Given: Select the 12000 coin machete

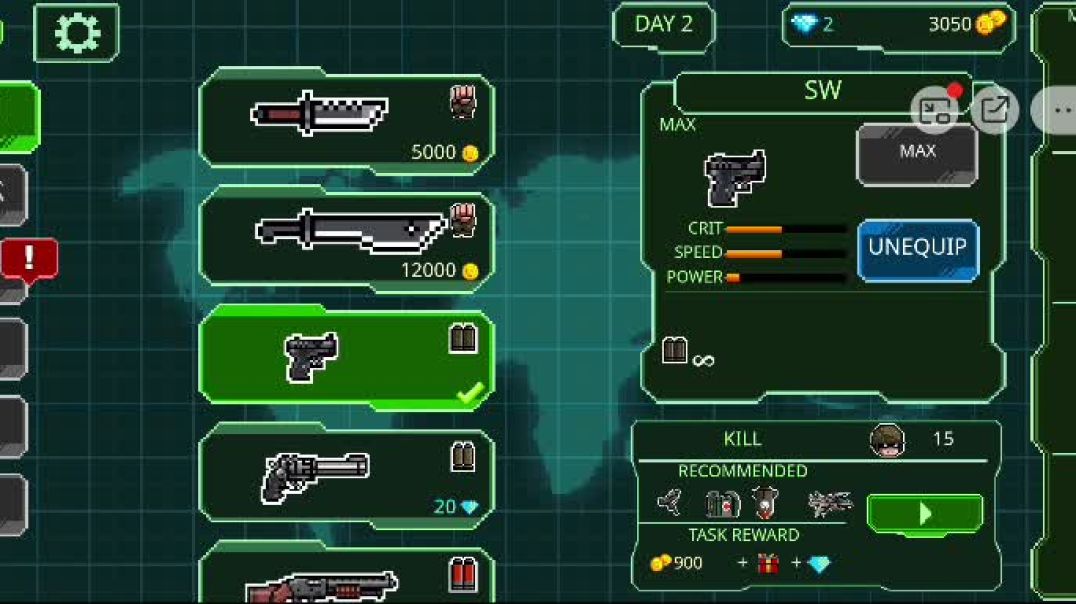Looking at the screenshot, I should 346,238.
